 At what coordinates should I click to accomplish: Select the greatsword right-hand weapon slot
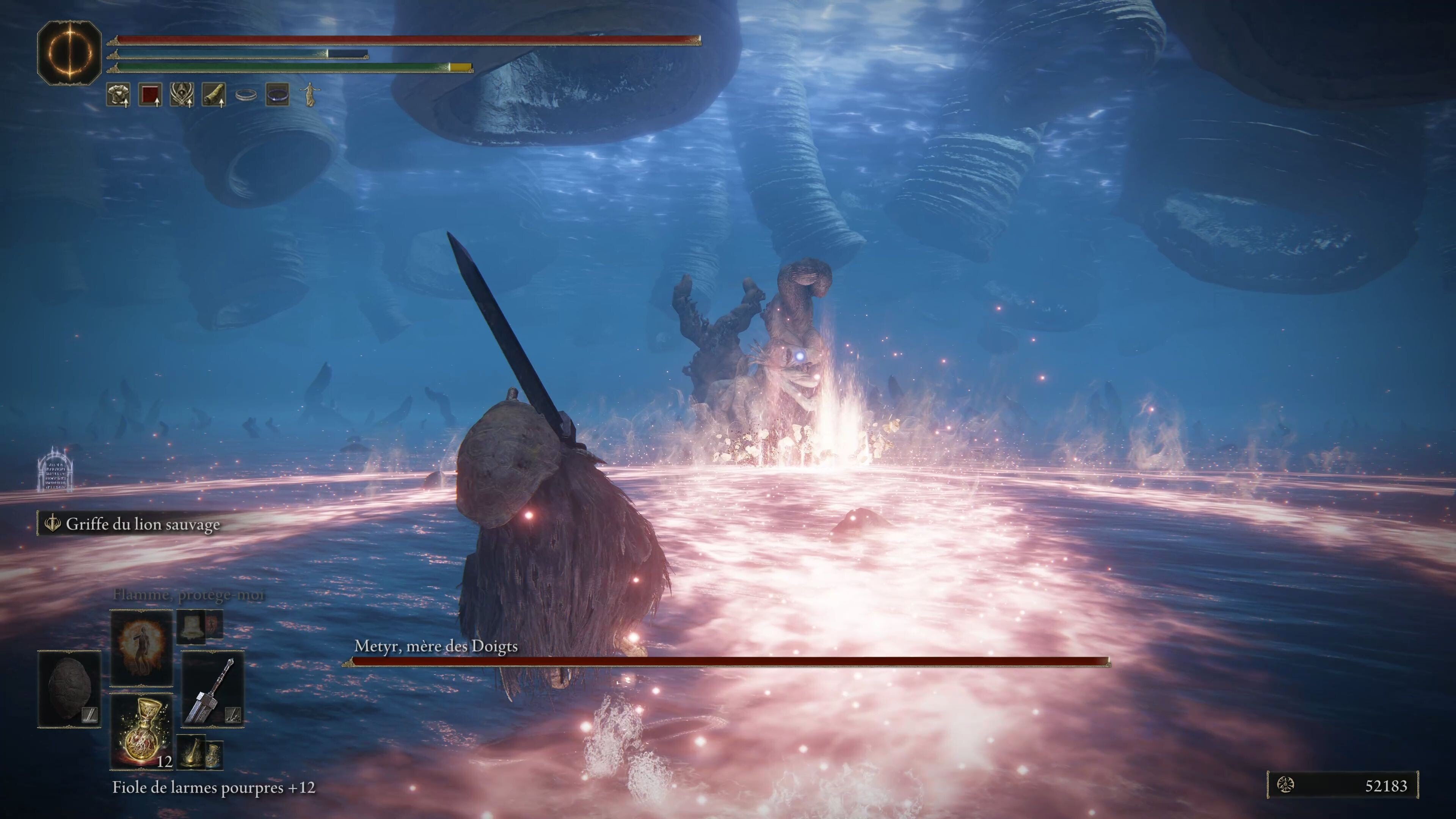[212, 689]
